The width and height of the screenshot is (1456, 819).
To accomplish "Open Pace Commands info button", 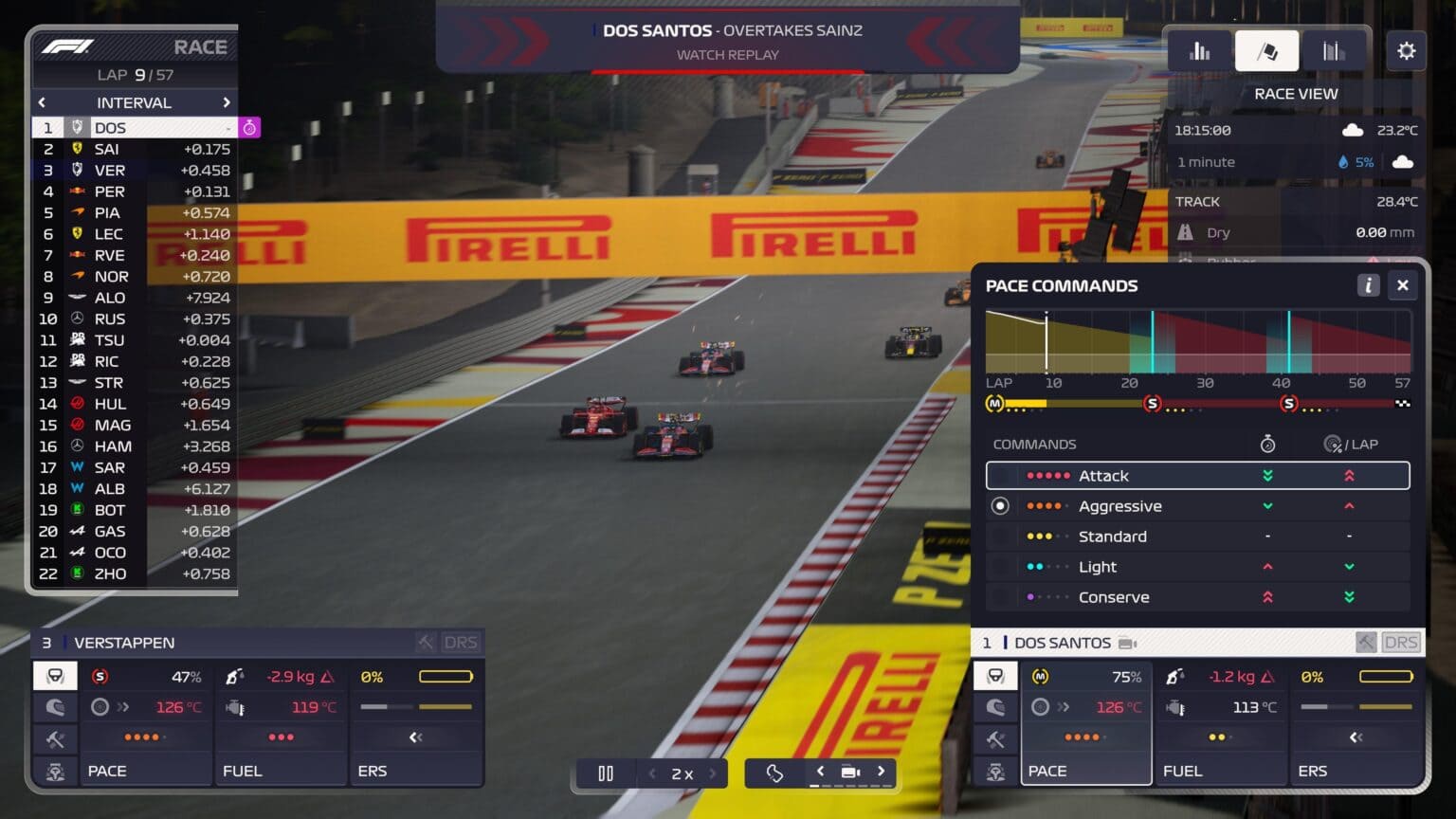I will click(1367, 285).
